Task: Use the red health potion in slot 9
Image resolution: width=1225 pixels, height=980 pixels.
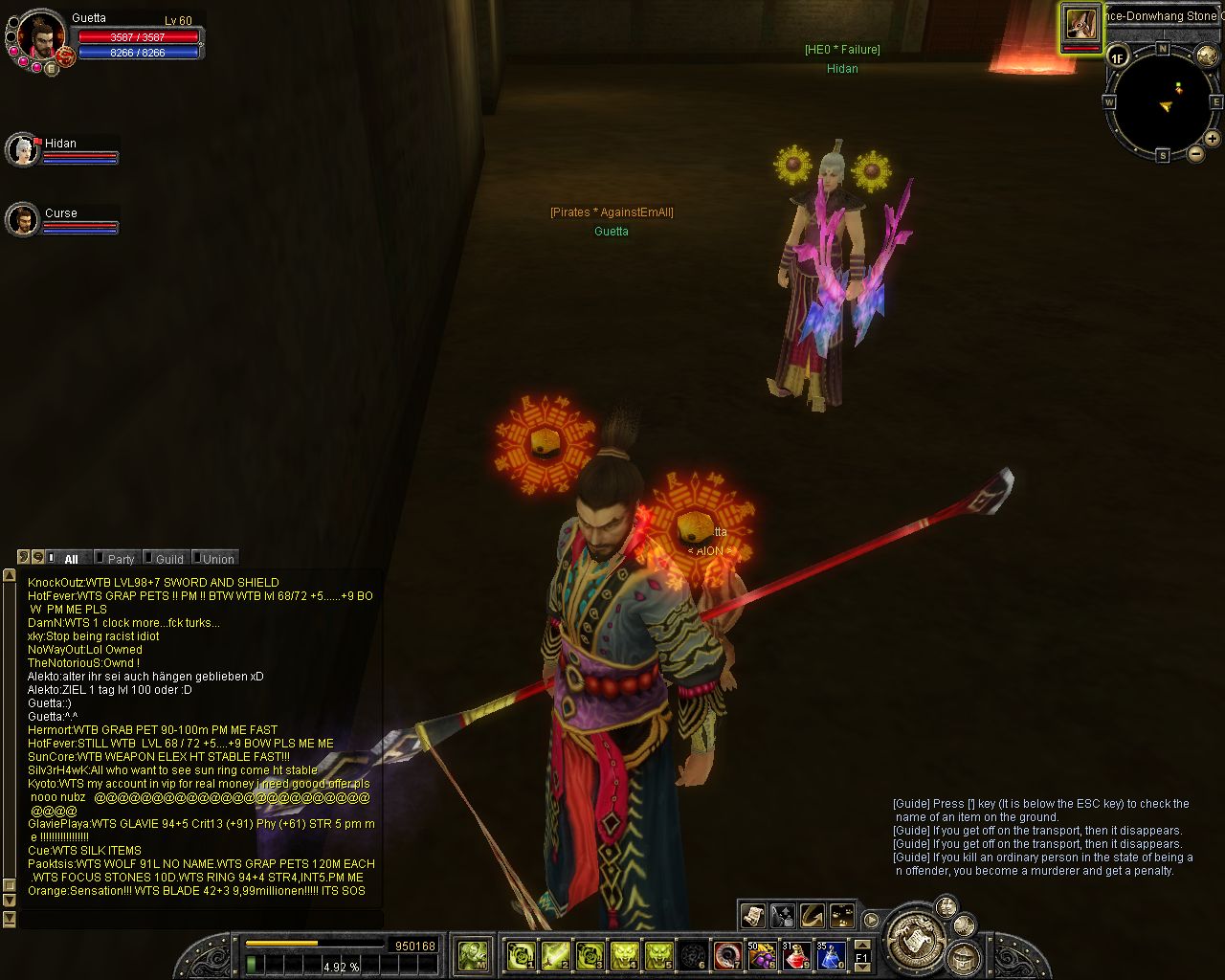Action: click(x=796, y=954)
